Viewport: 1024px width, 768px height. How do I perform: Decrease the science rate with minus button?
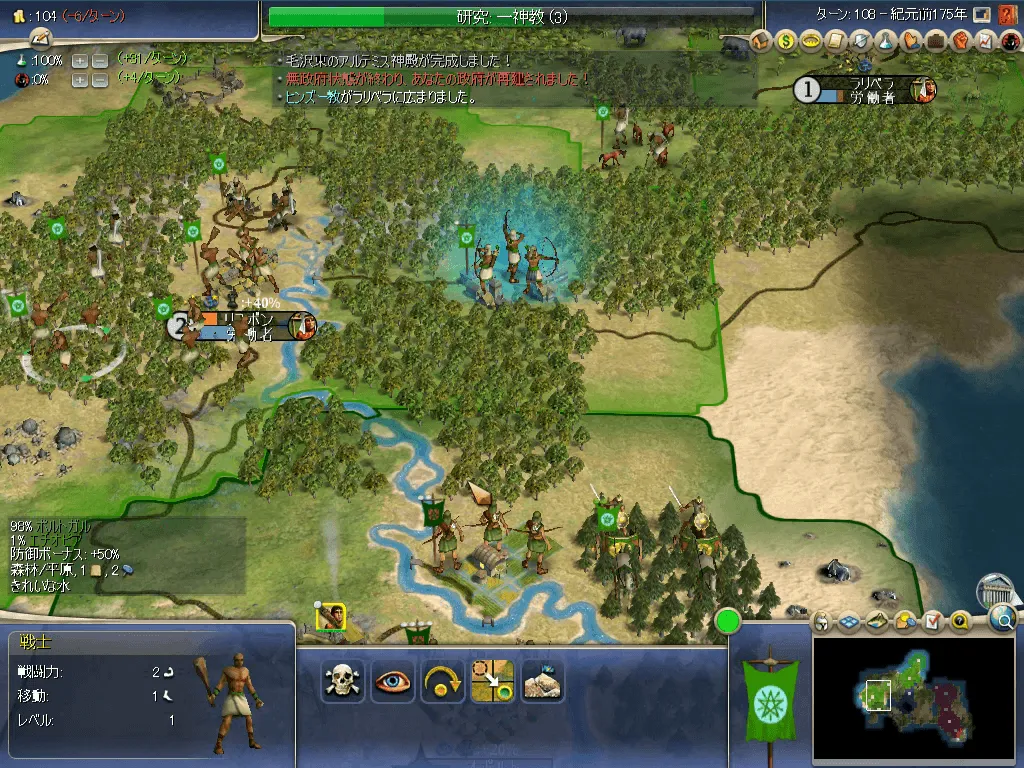[x=100, y=60]
